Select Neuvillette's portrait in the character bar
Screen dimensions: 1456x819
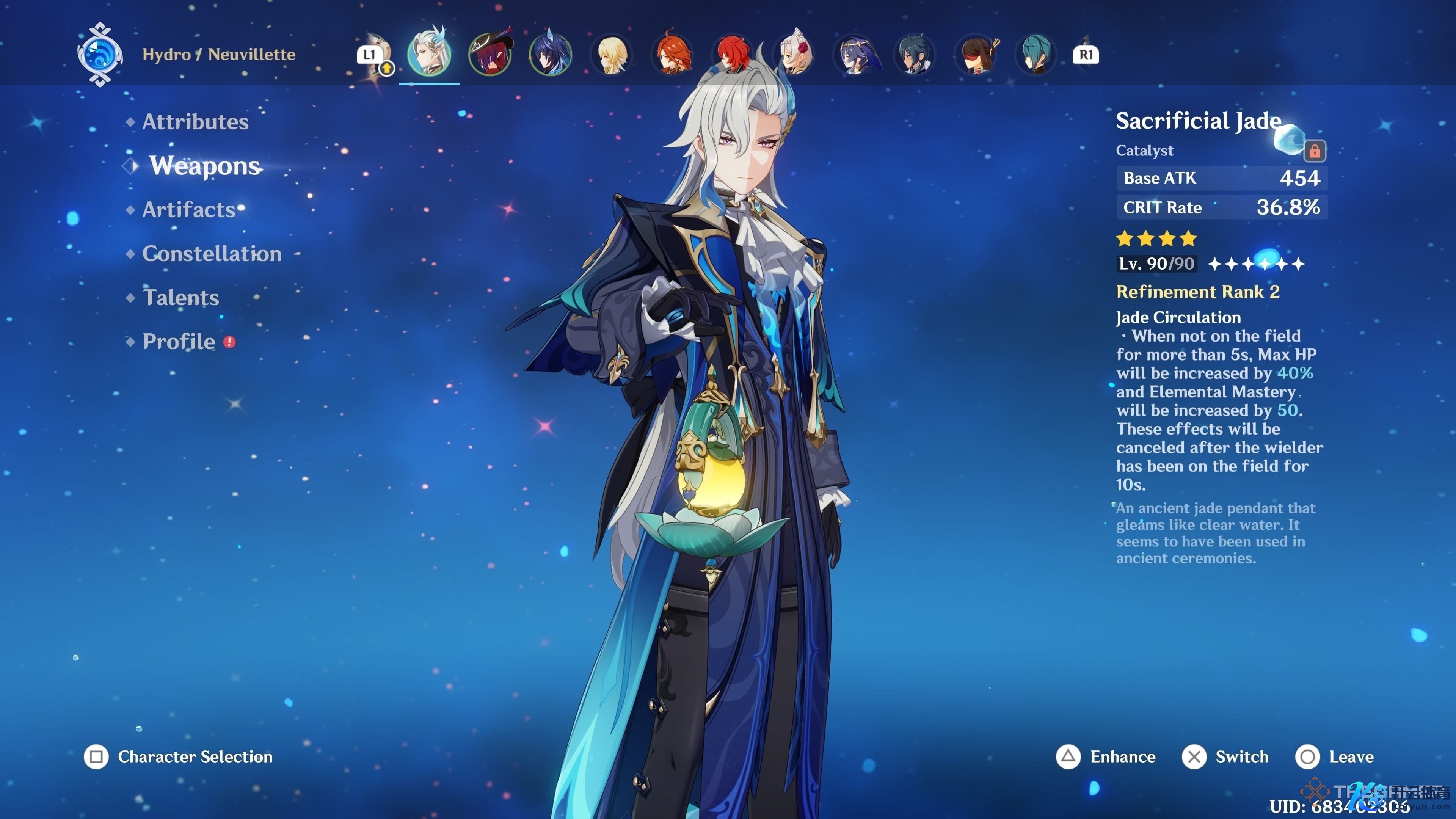pos(429,54)
